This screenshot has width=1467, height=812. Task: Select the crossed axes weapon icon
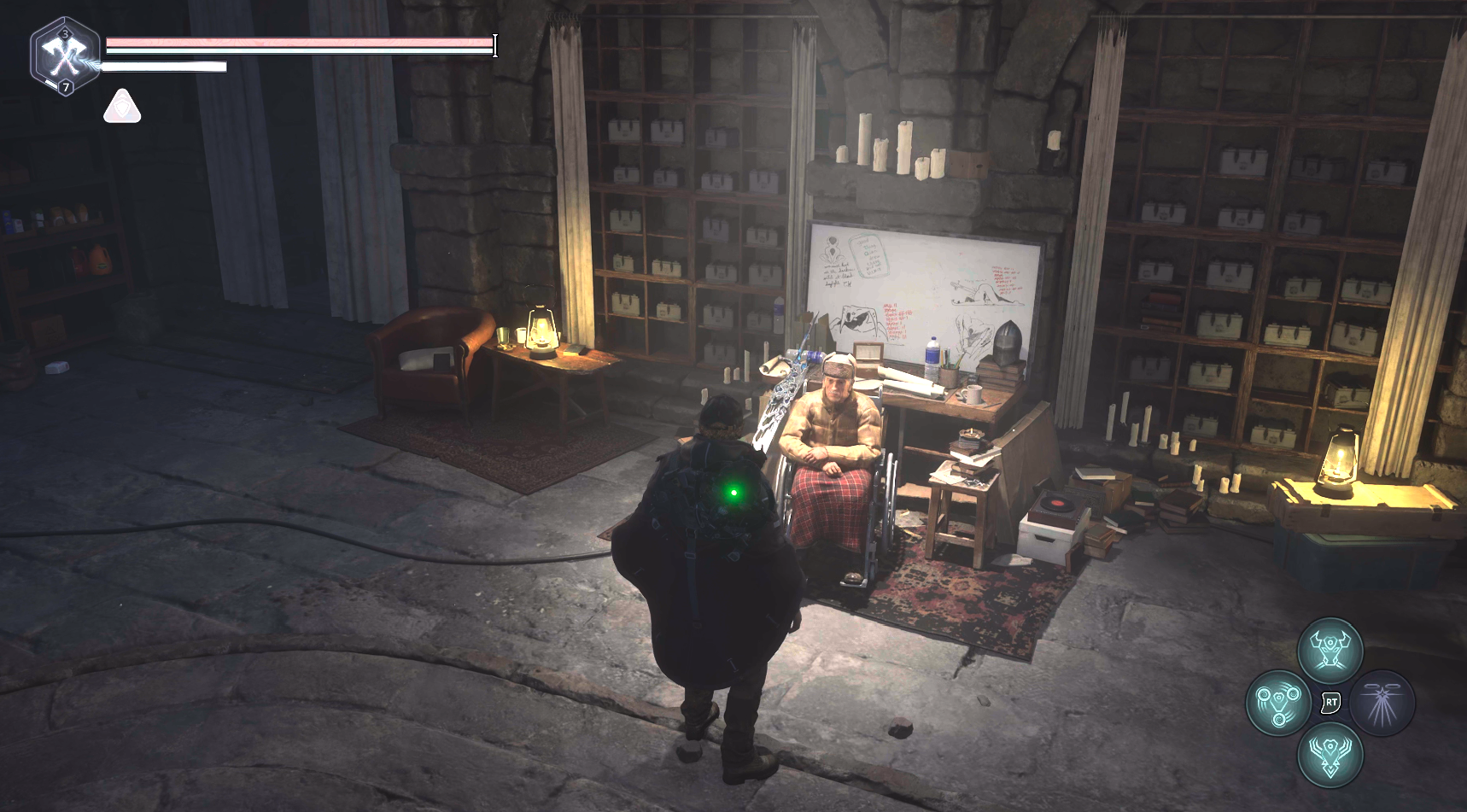point(64,56)
